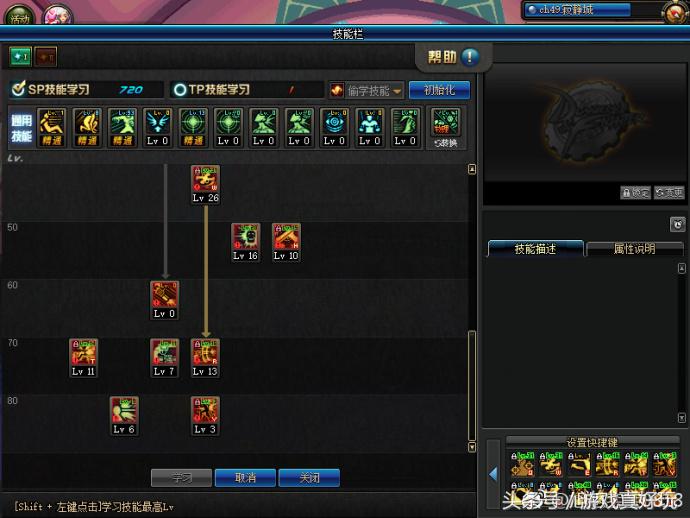690x518 pixels.
Task: Select the Lv 11 skill icon
Action: coord(83,353)
